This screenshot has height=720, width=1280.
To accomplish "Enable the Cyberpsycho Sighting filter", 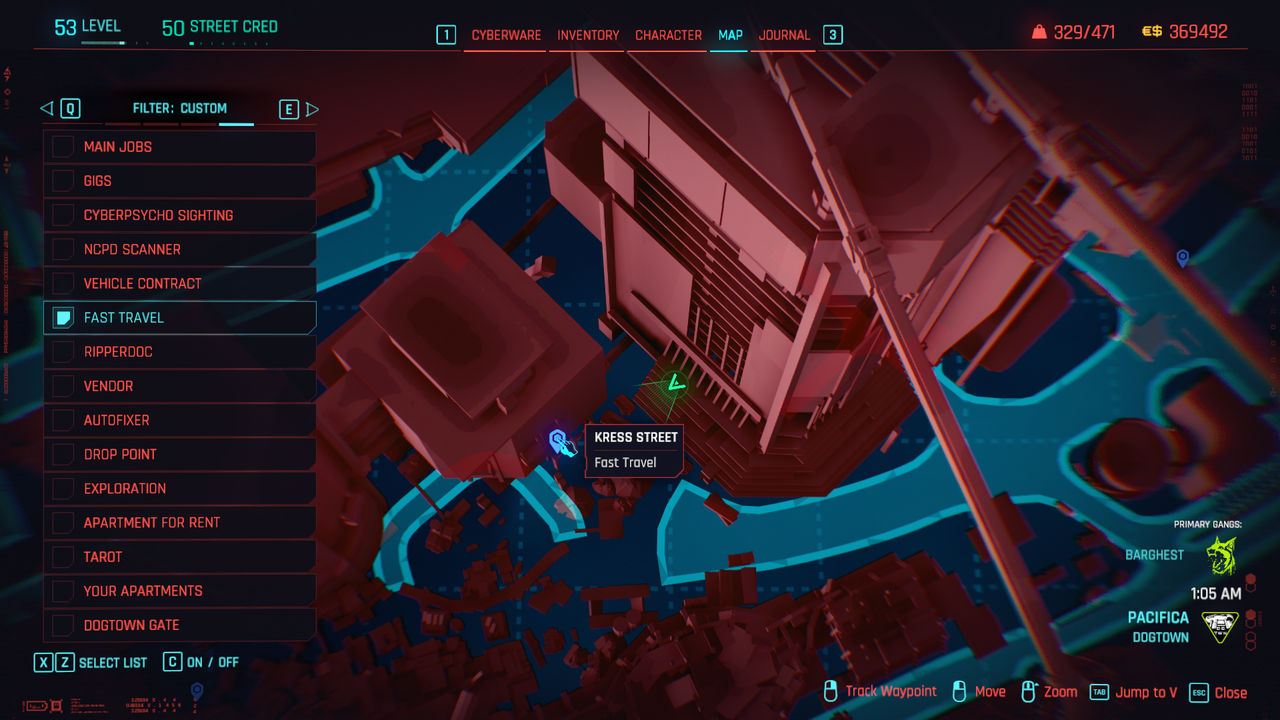I will 63,215.
